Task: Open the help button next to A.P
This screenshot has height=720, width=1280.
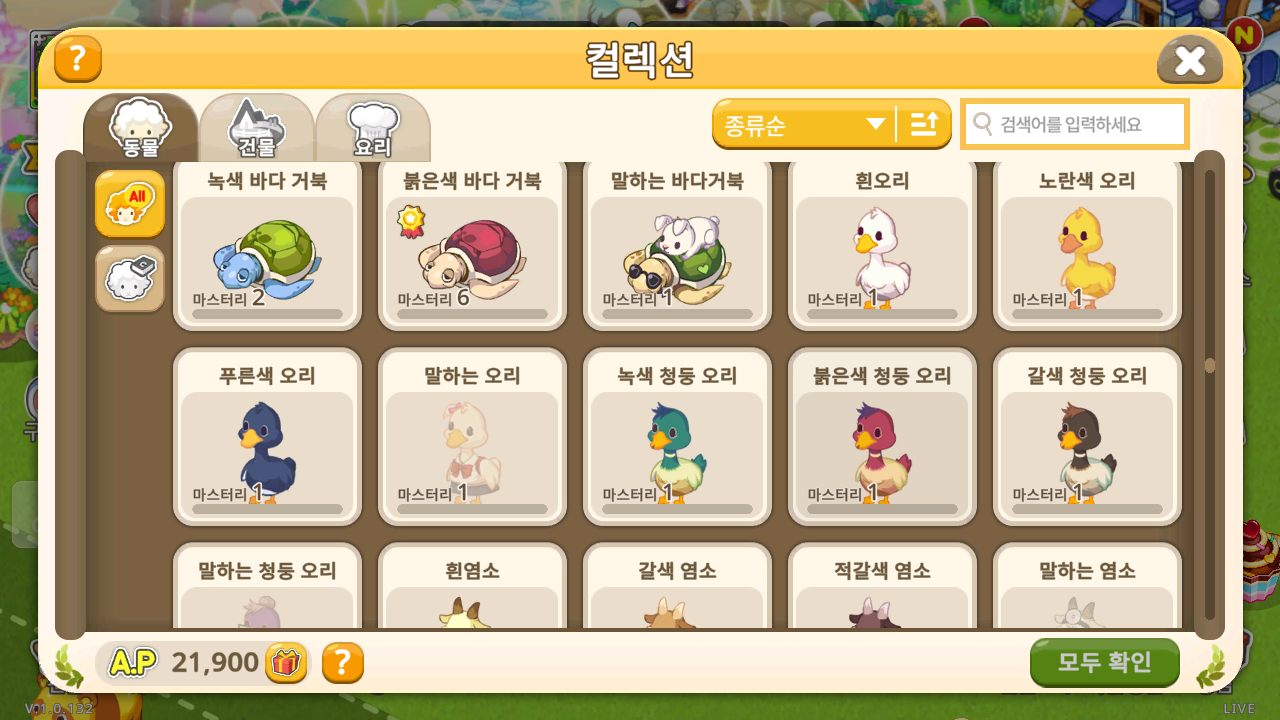Action: click(x=342, y=663)
